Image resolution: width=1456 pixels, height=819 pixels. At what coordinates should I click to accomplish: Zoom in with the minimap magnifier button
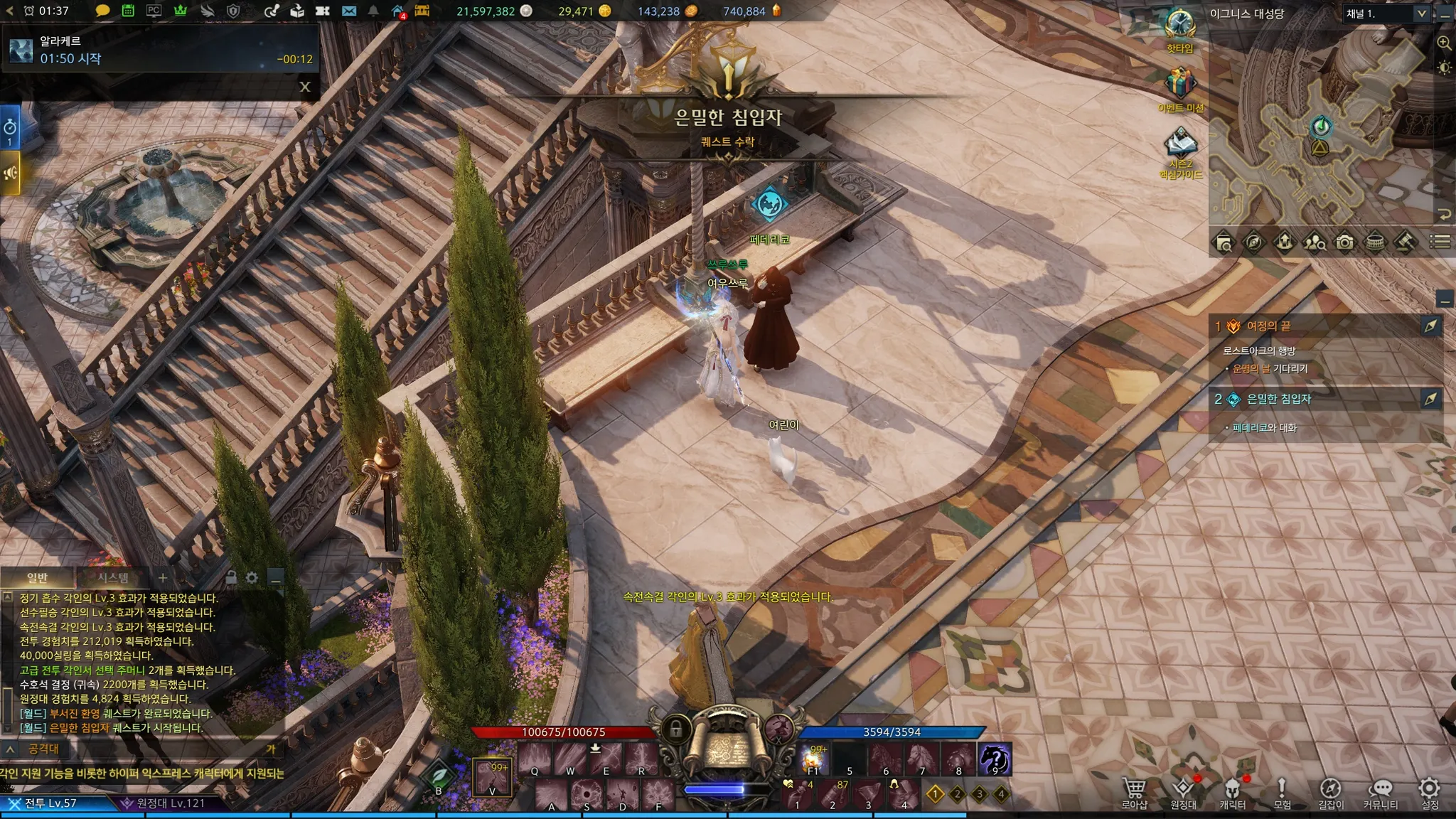tap(1444, 43)
